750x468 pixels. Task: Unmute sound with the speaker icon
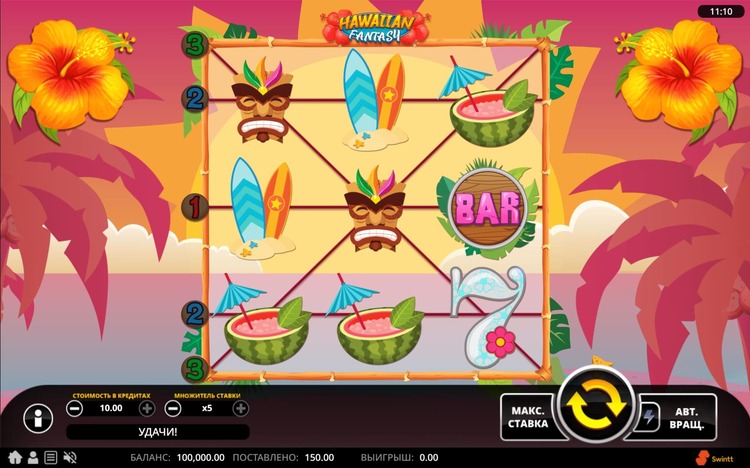click(x=70, y=457)
